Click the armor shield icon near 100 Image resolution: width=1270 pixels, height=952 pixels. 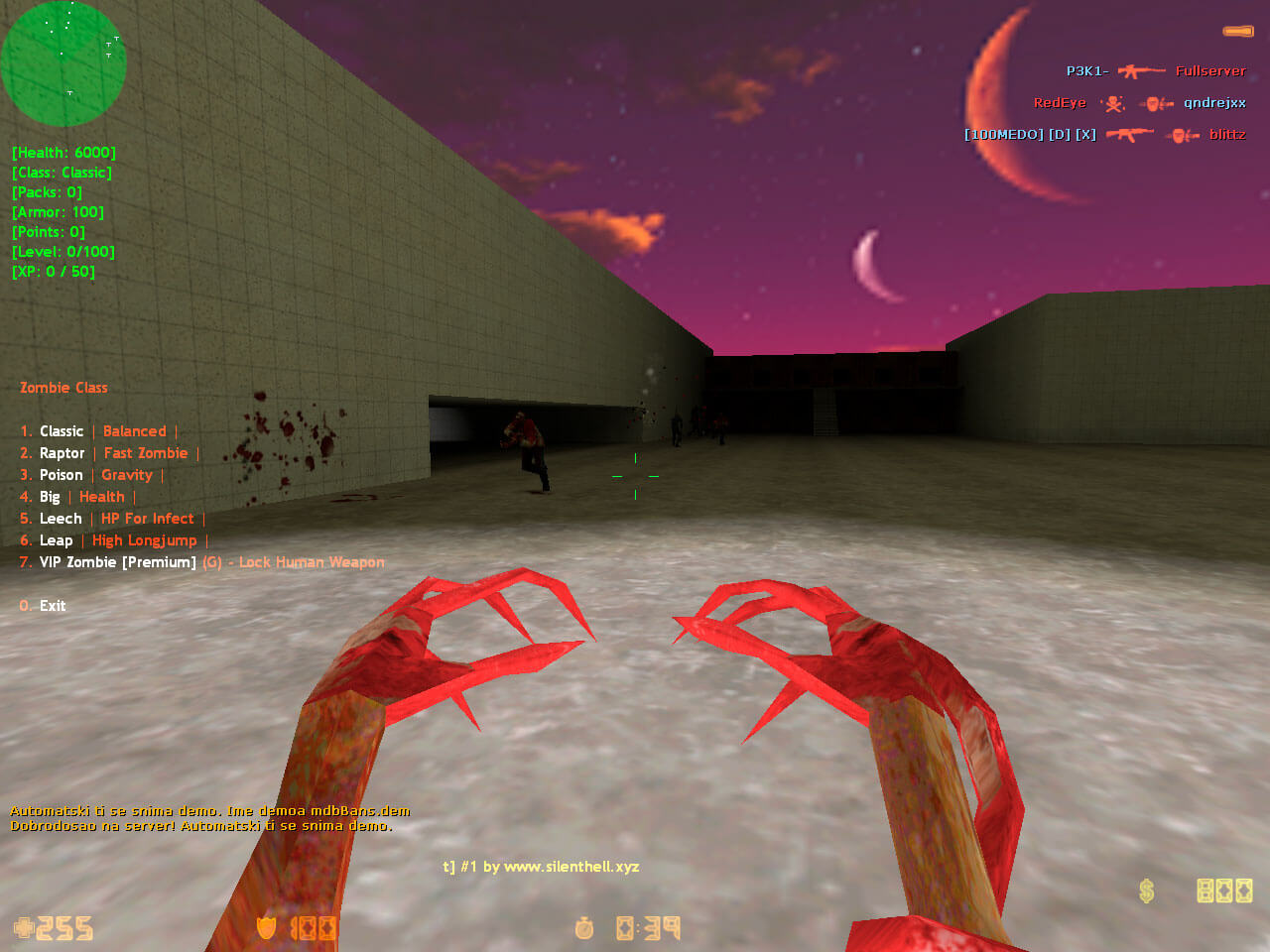tap(266, 928)
